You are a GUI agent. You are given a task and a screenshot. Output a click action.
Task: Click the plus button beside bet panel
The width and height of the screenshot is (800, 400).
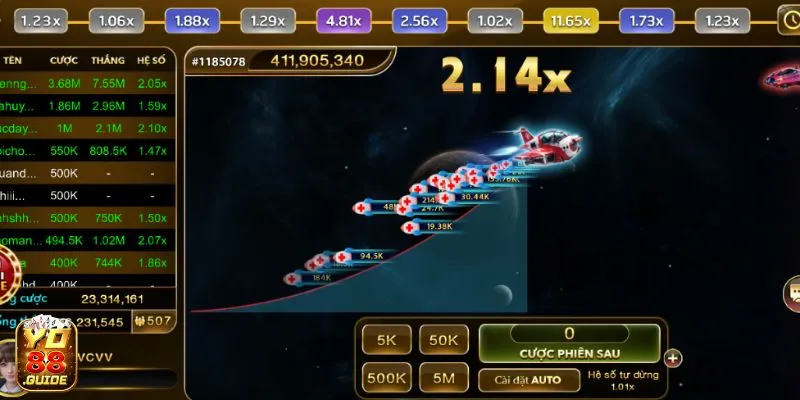673,358
